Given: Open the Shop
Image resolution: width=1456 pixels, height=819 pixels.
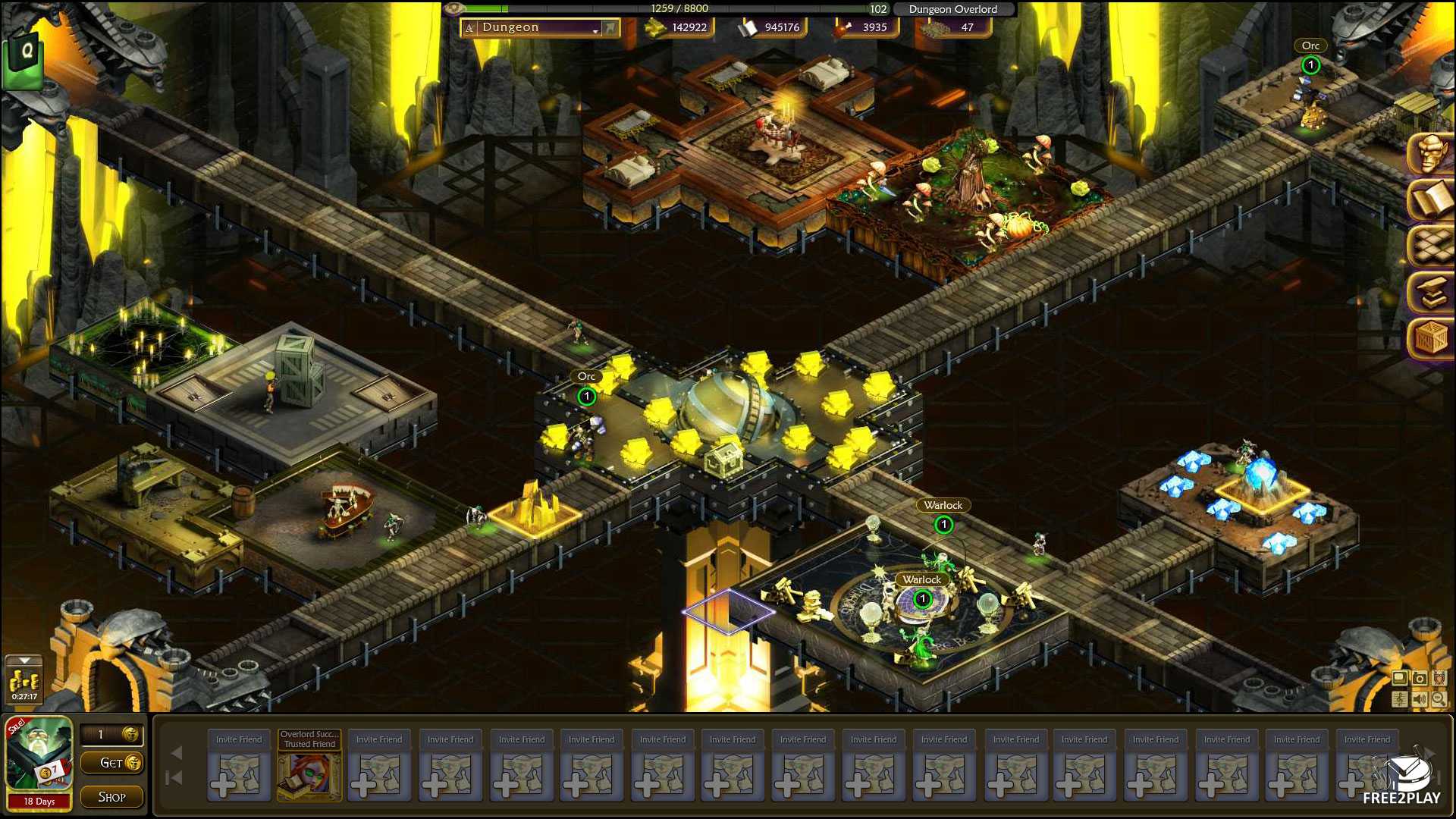Looking at the screenshot, I should pos(112,797).
